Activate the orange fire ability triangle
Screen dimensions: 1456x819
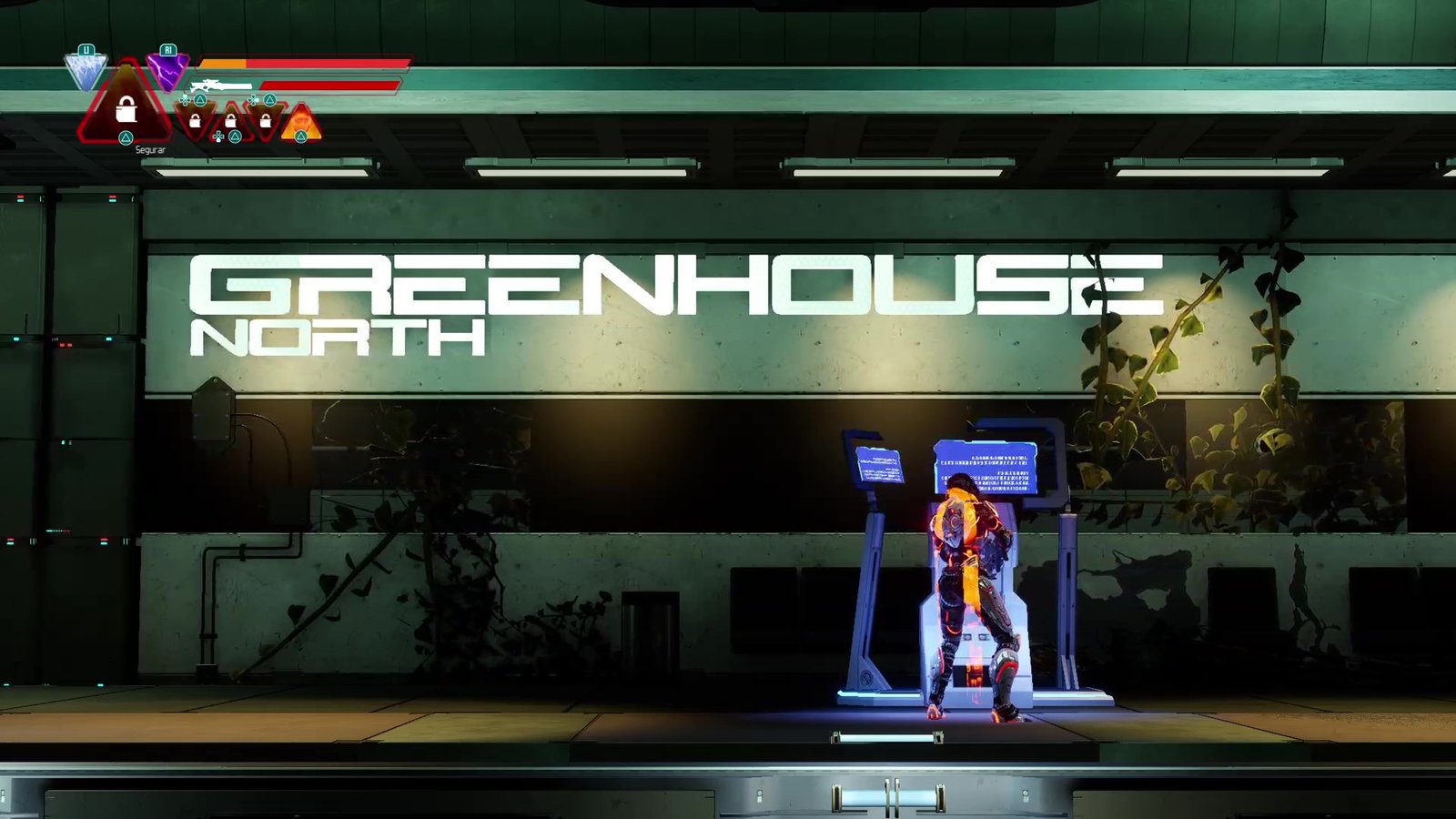click(x=301, y=123)
